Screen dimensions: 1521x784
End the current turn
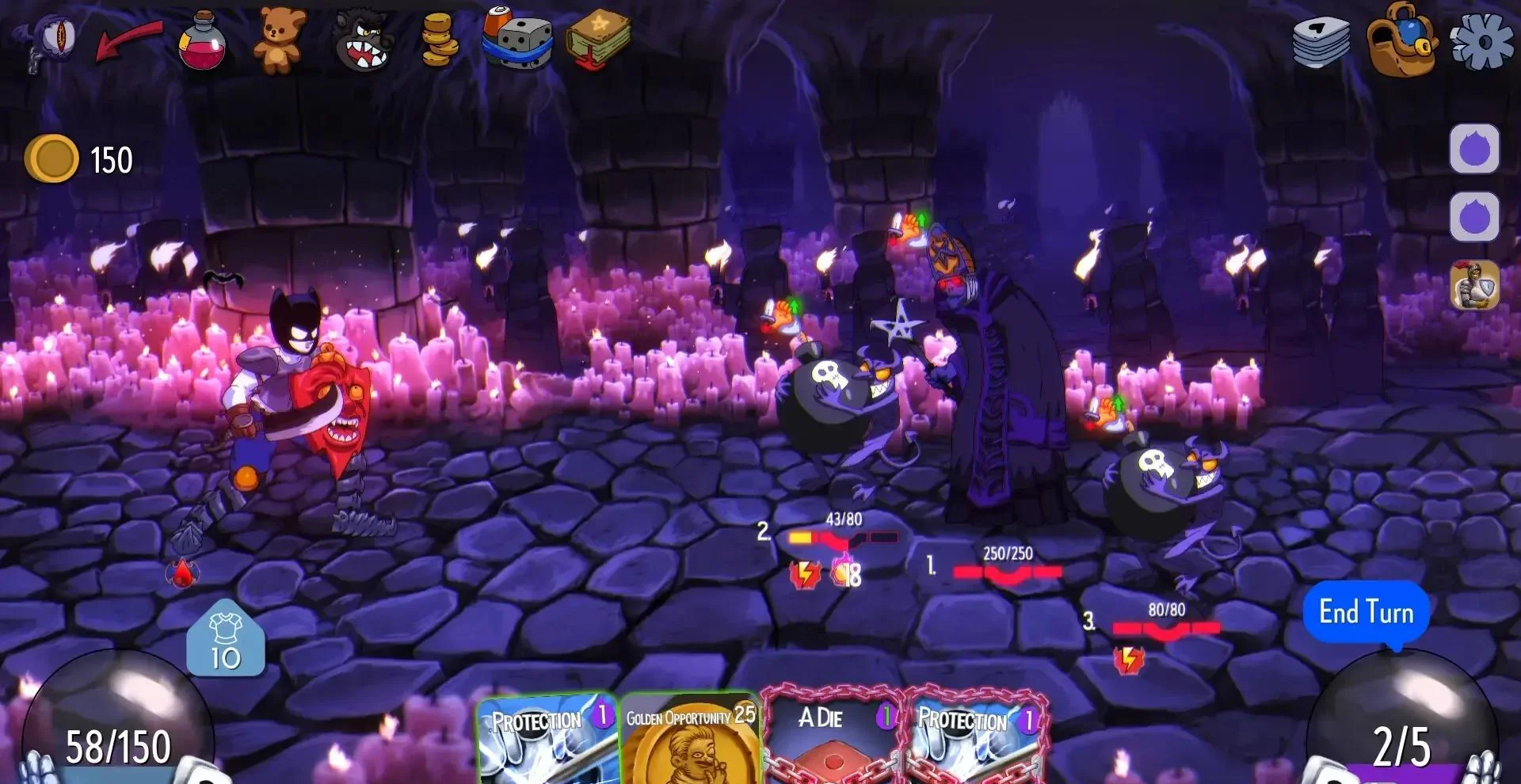(1366, 612)
